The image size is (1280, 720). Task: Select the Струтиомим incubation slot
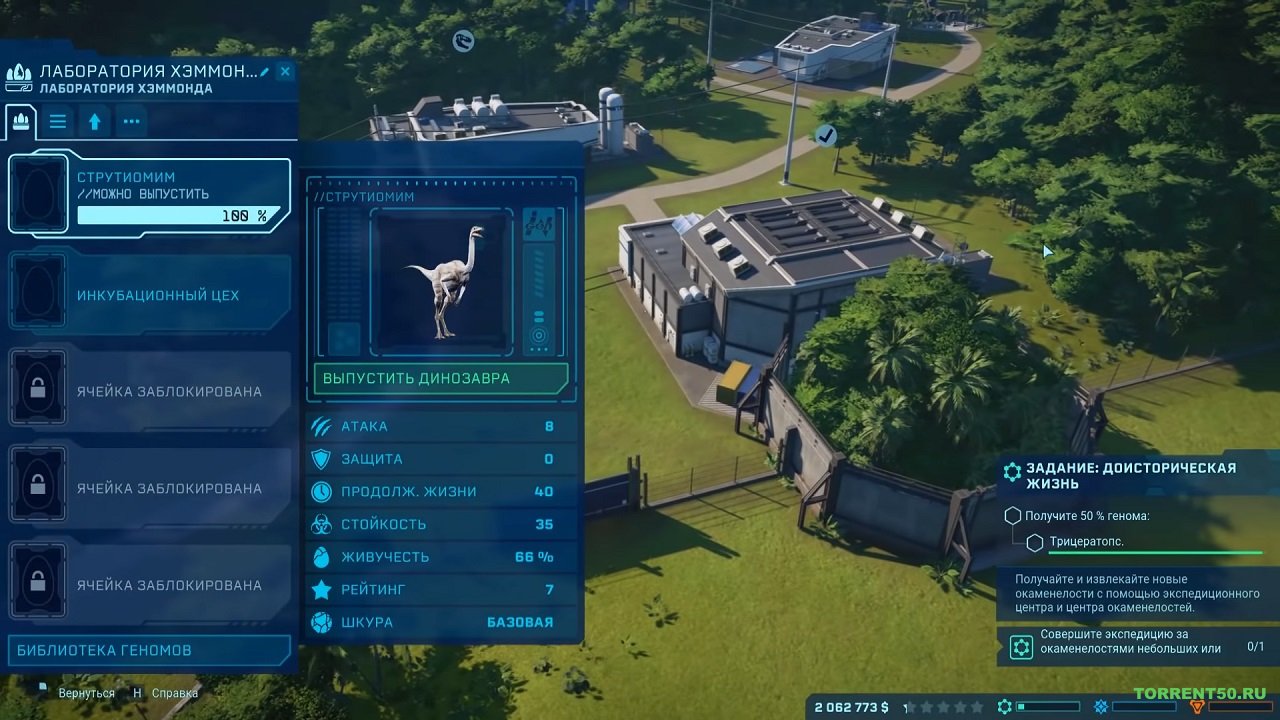pyautogui.click(x=150, y=195)
